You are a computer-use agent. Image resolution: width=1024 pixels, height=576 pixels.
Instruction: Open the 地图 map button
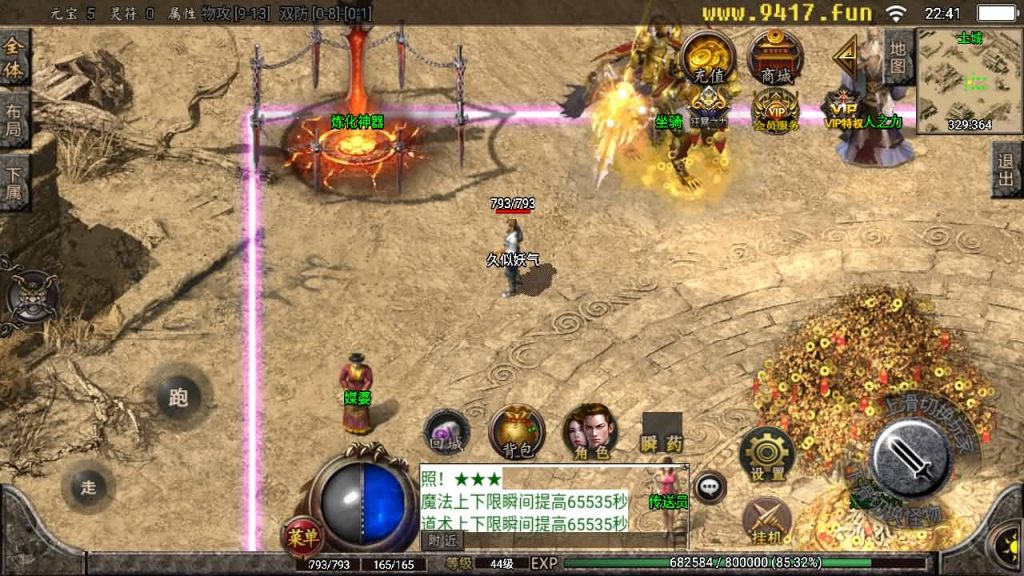pyautogui.click(x=897, y=56)
